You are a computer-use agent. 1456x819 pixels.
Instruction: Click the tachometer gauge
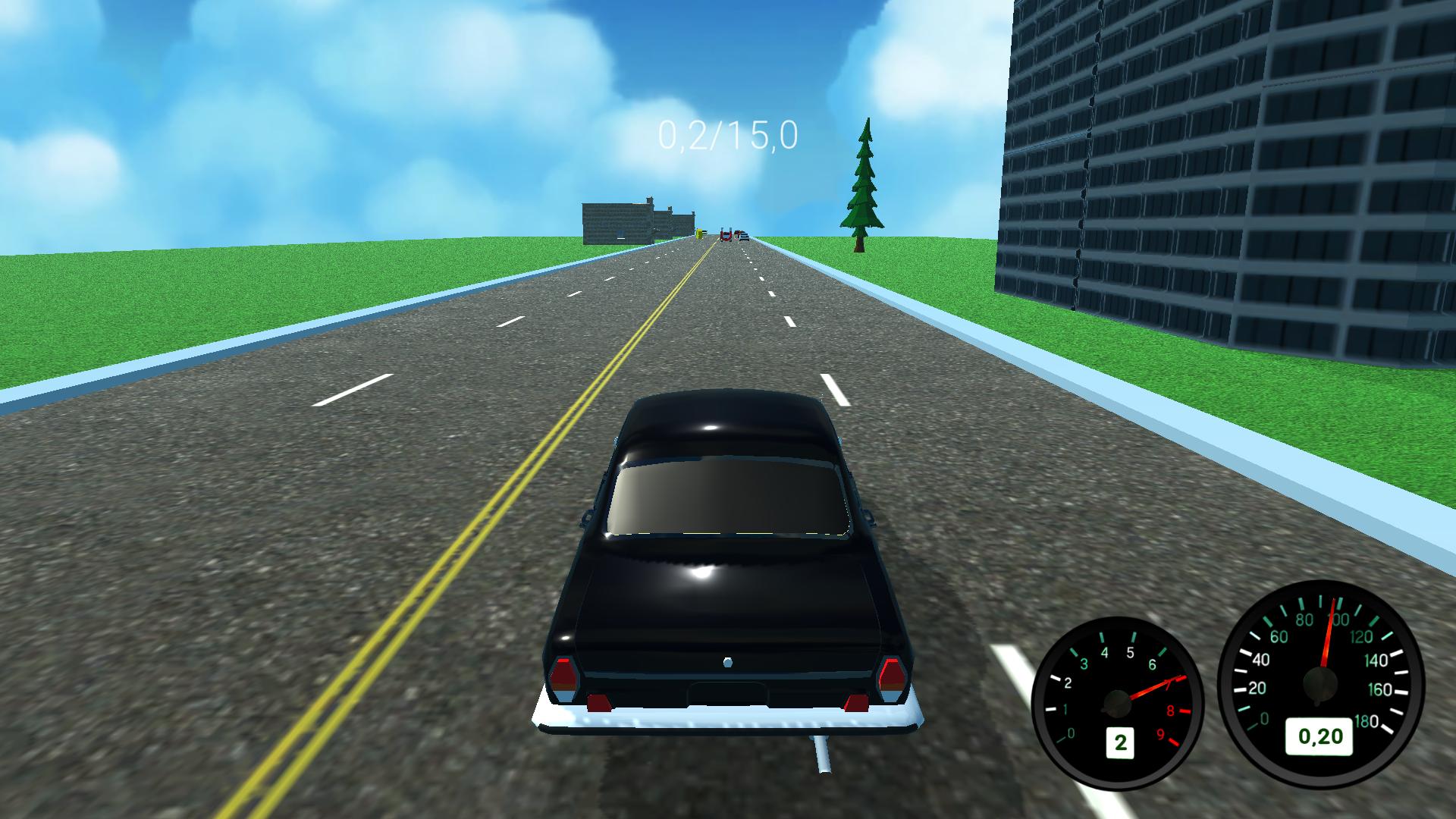coord(1119,701)
